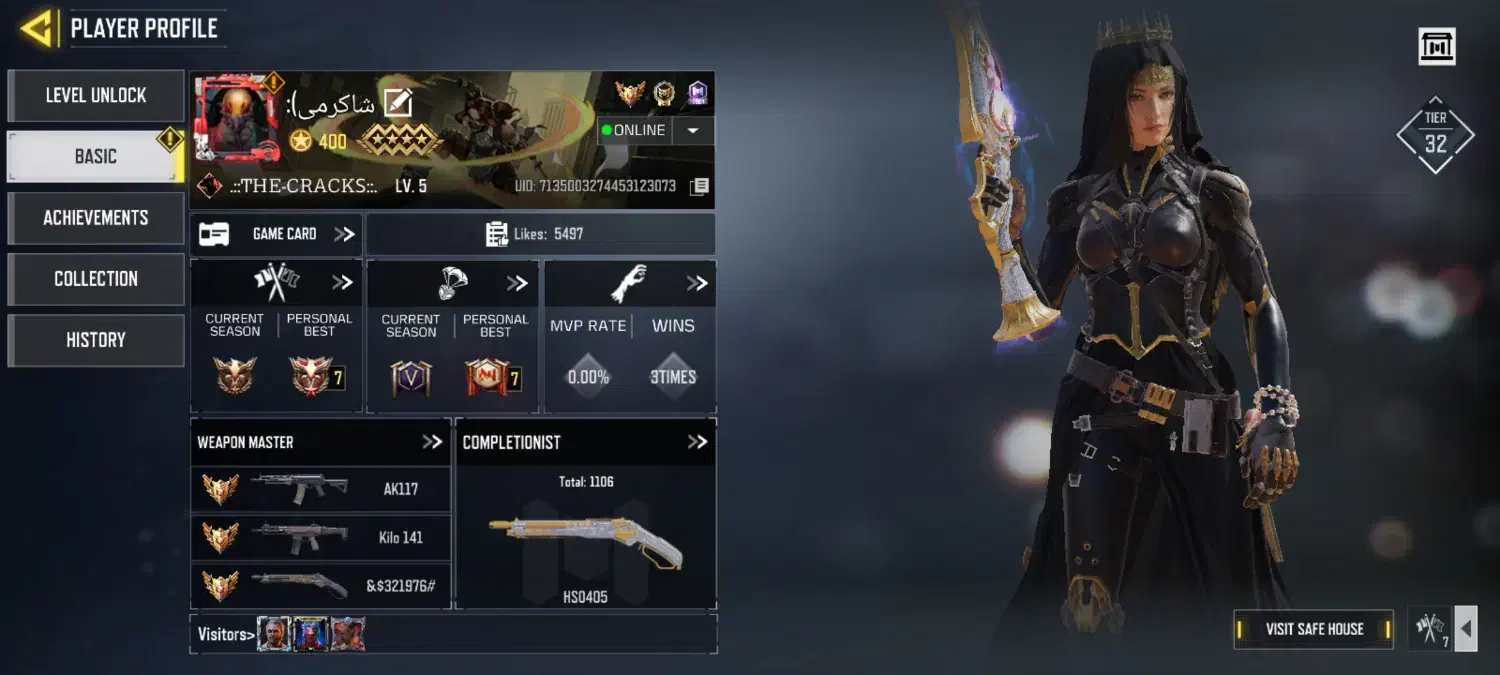Visit the Safe House
Image resolution: width=1500 pixels, height=675 pixels.
click(x=1313, y=629)
